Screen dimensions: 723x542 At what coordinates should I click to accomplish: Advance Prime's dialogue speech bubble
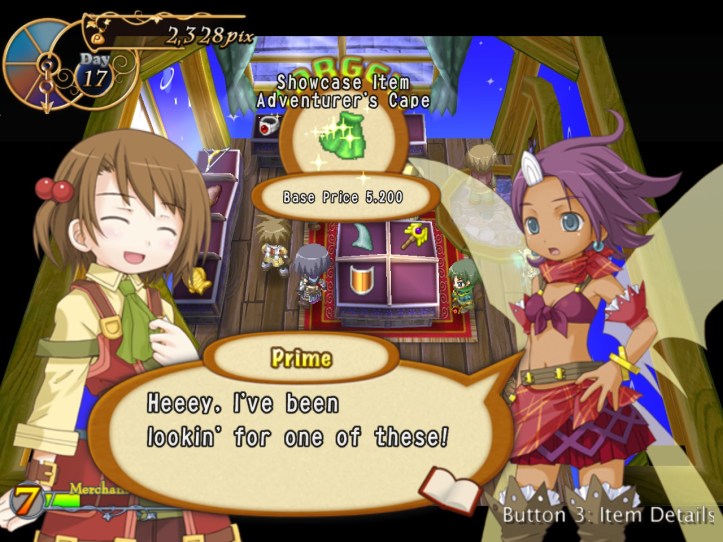[300, 420]
